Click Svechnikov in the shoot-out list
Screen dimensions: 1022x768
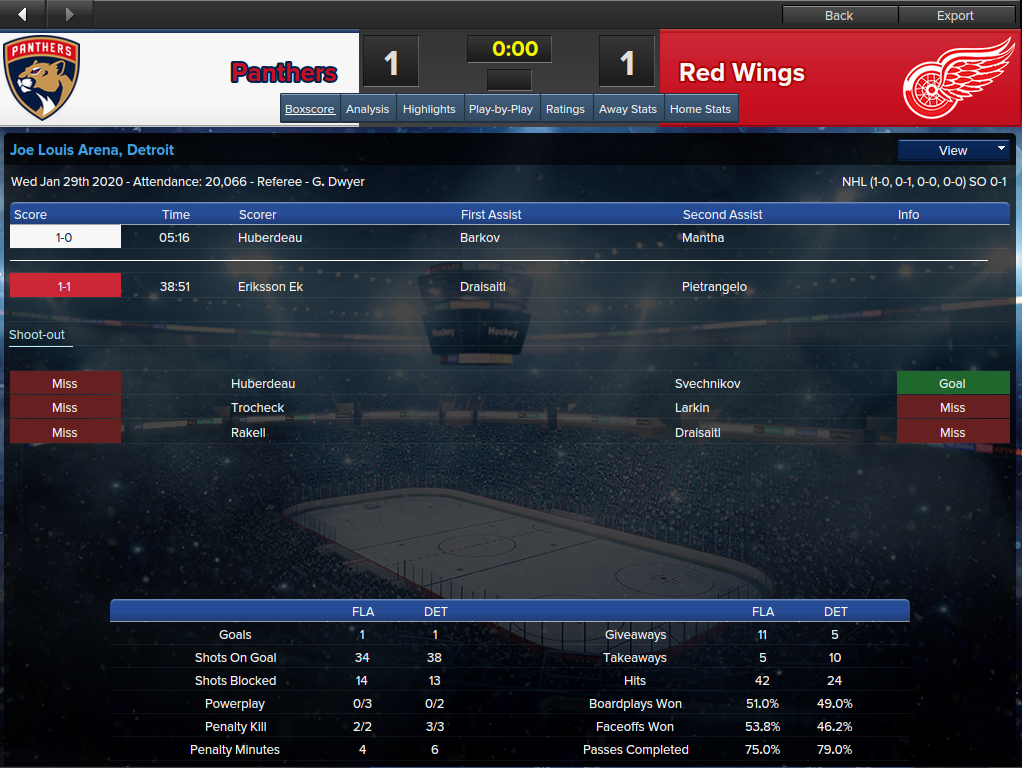pyautogui.click(x=707, y=384)
